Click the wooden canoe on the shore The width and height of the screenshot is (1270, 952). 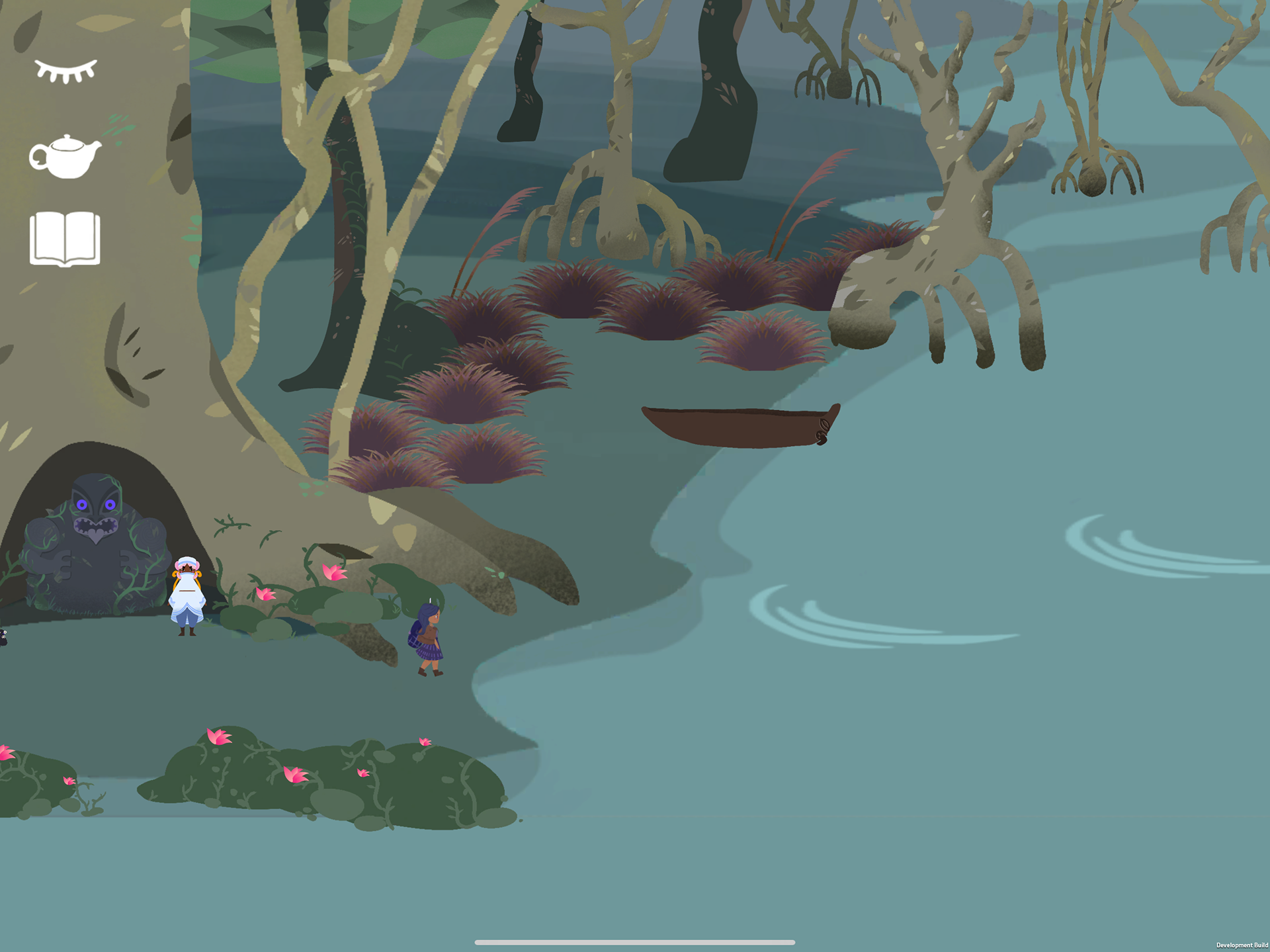click(738, 427)
